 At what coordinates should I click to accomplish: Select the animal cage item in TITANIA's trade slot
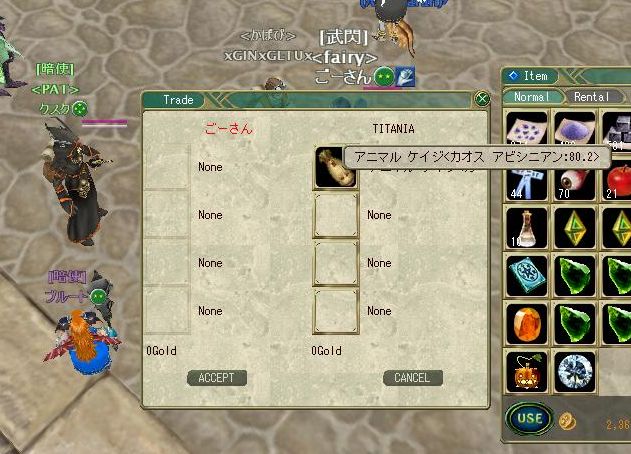335,168
